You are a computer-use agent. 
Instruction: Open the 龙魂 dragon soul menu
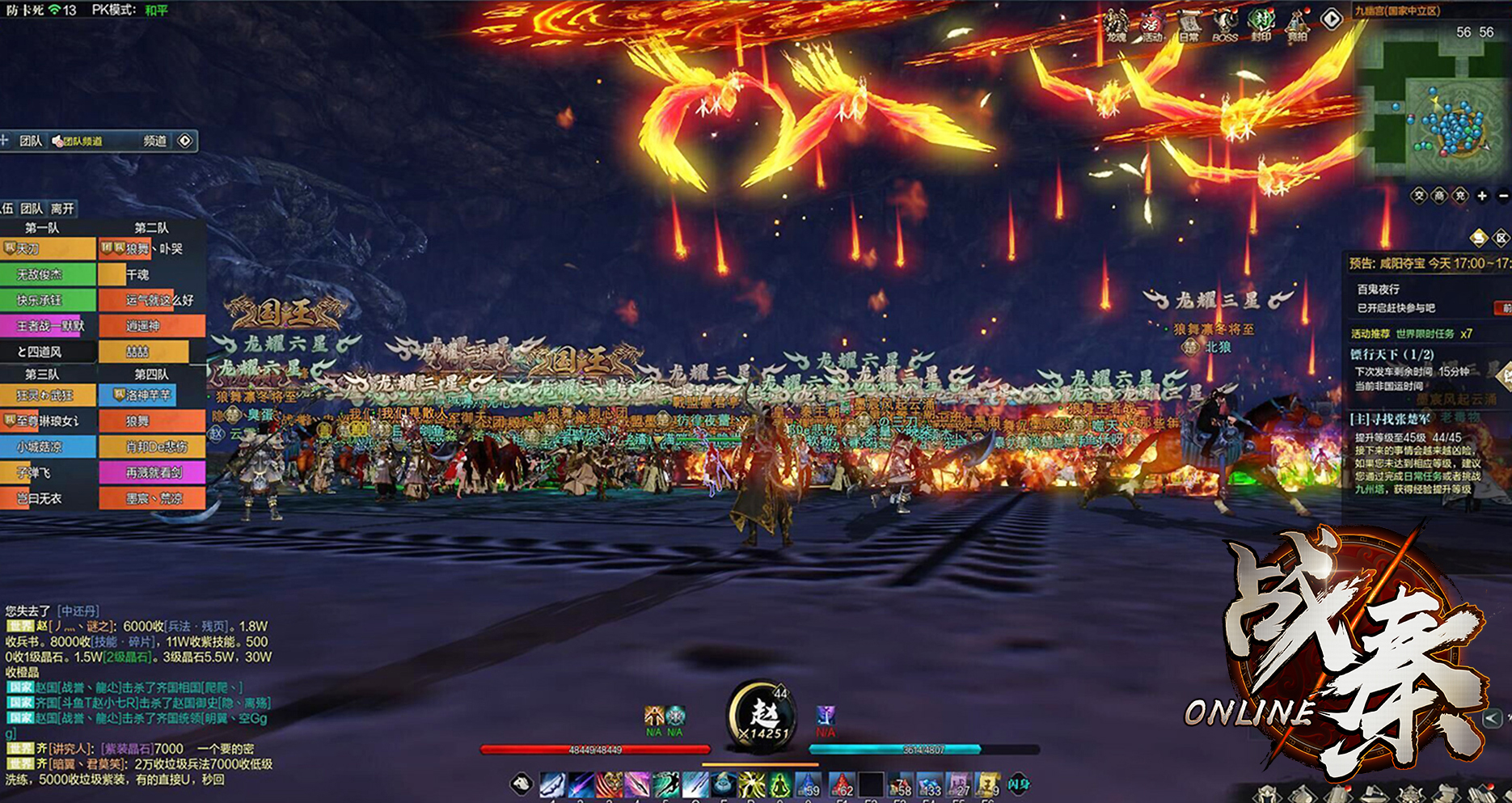1117,24
